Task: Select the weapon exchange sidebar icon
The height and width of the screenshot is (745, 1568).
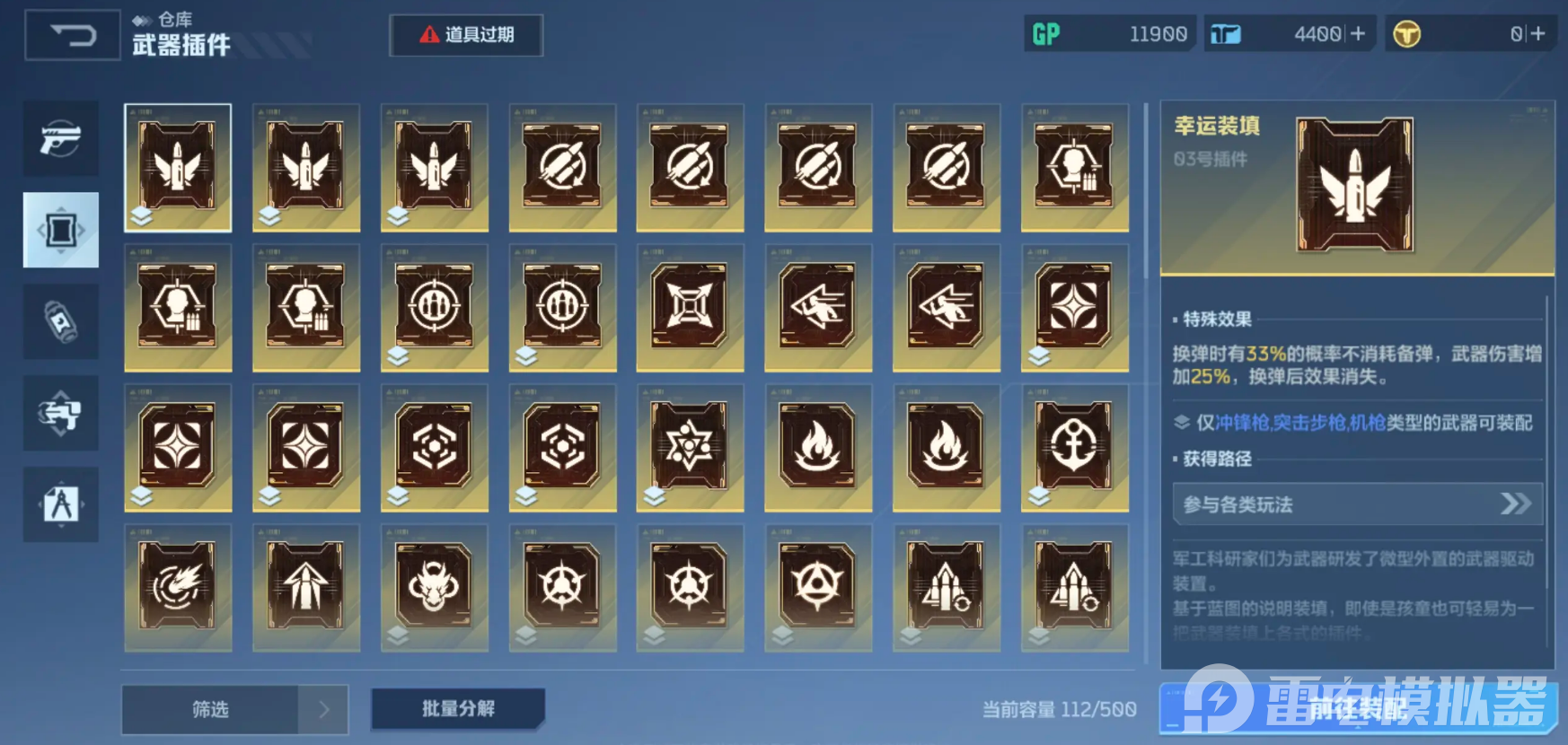Action: [x=59, y=414]
